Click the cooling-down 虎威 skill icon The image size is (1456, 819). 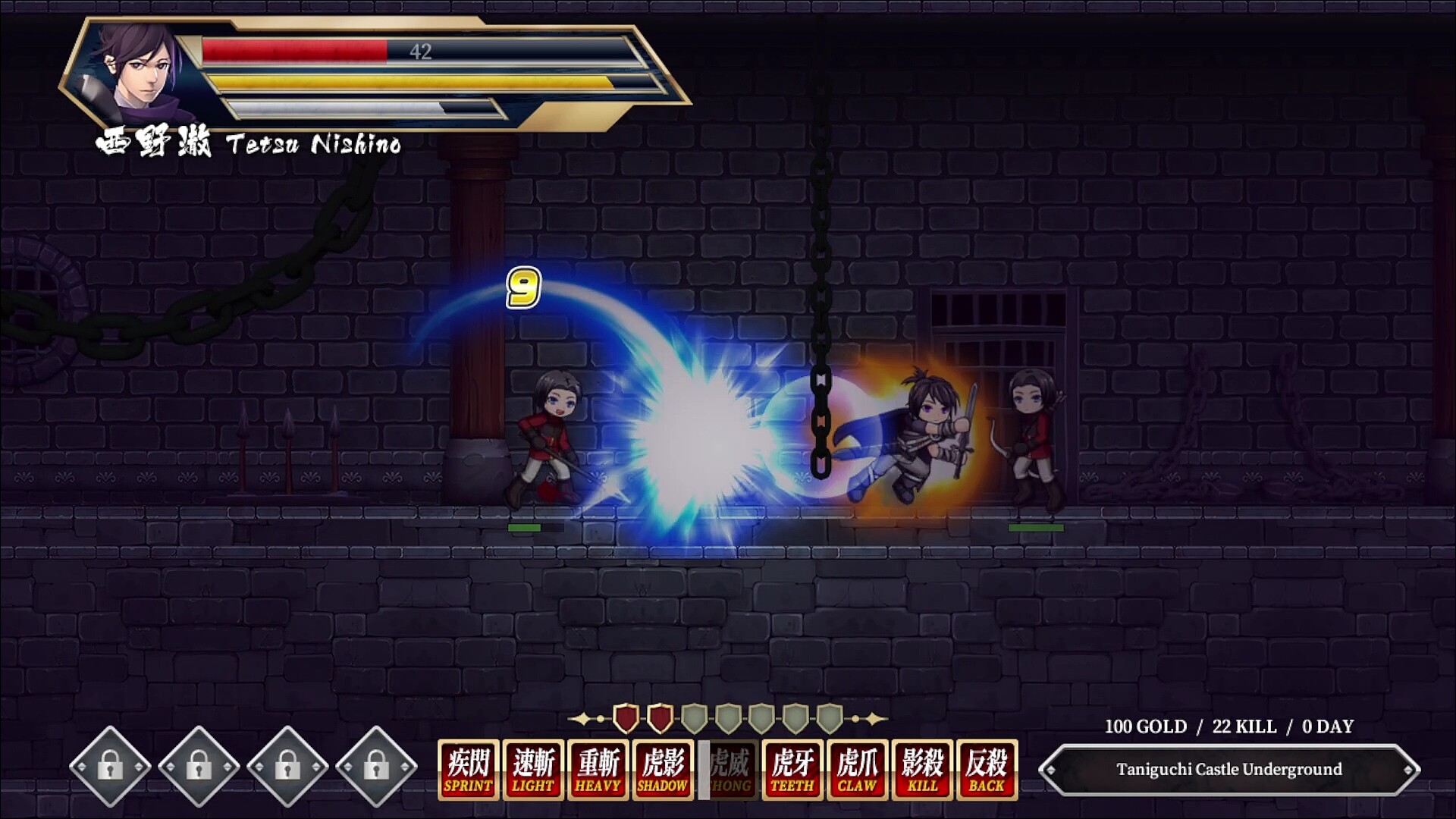point(727,768)
